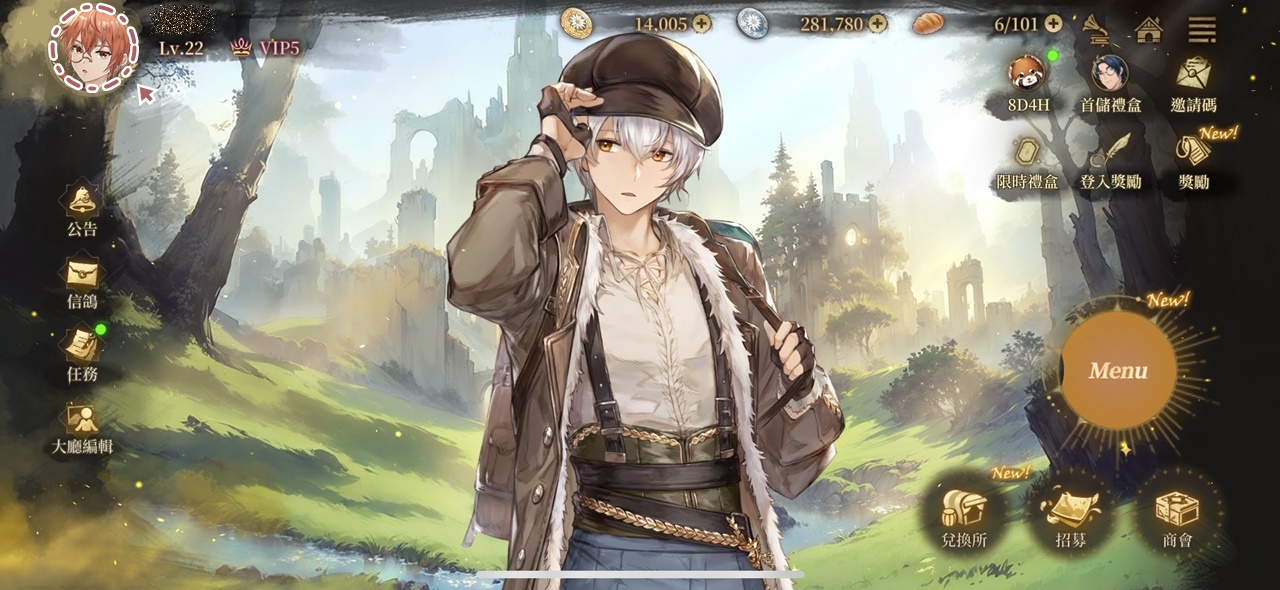1280x590 pixels.
Task: Add silver coins via the plus button
Action: tap(877, 23)
